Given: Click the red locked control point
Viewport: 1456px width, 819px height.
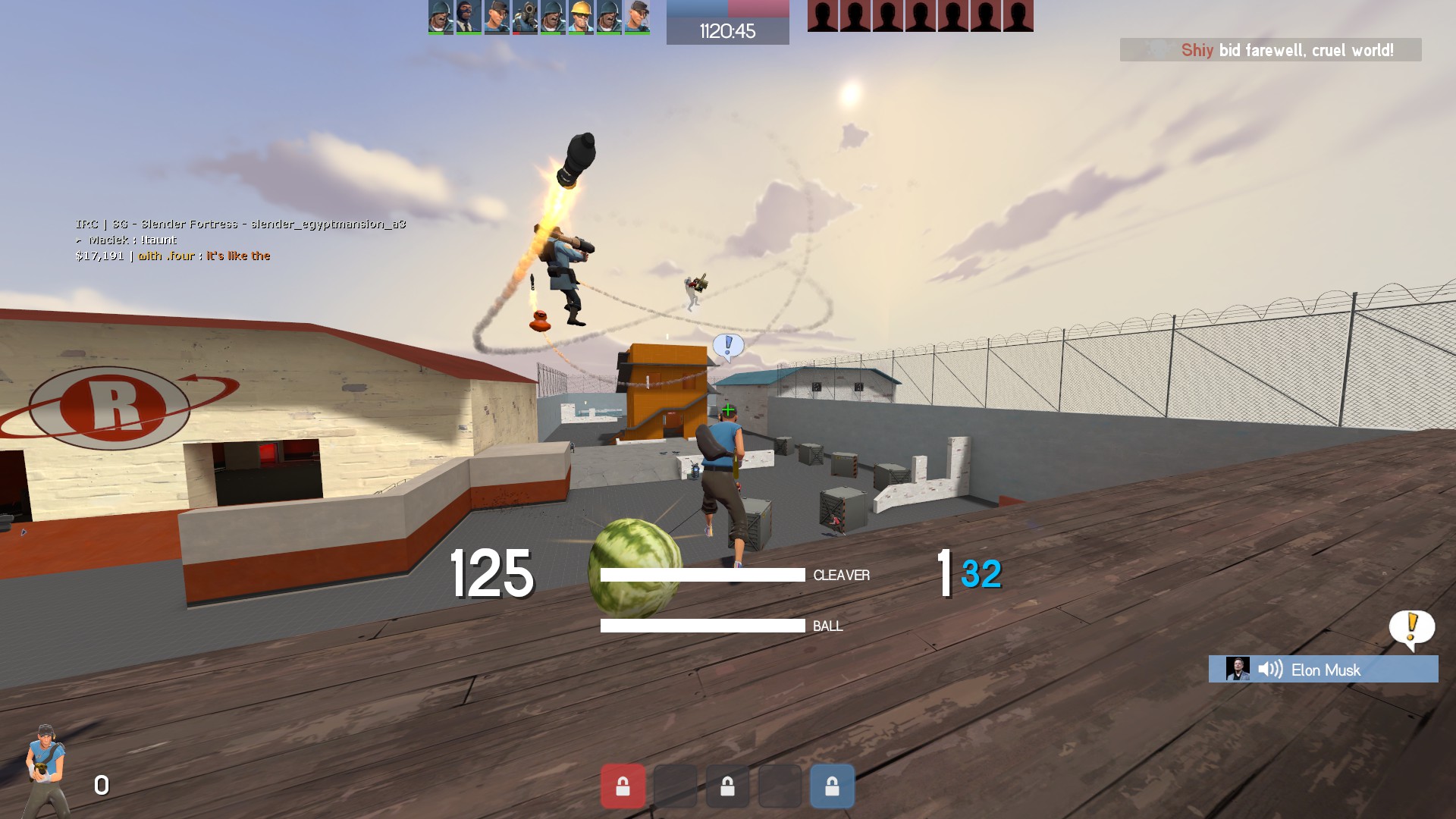Looking at the screenshot, I should (x=623, y=786).
